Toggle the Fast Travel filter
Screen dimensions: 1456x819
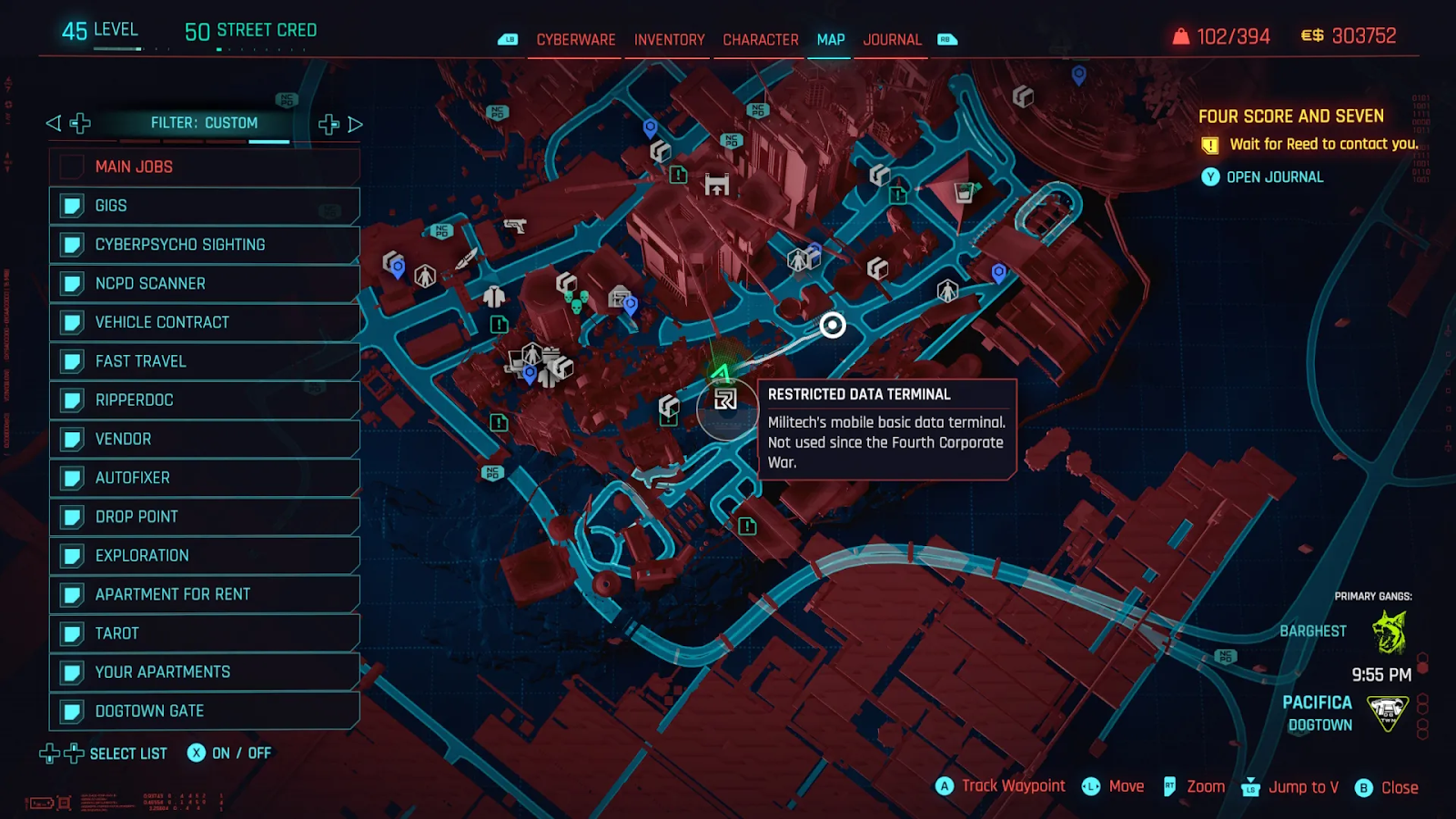(205, 361)
